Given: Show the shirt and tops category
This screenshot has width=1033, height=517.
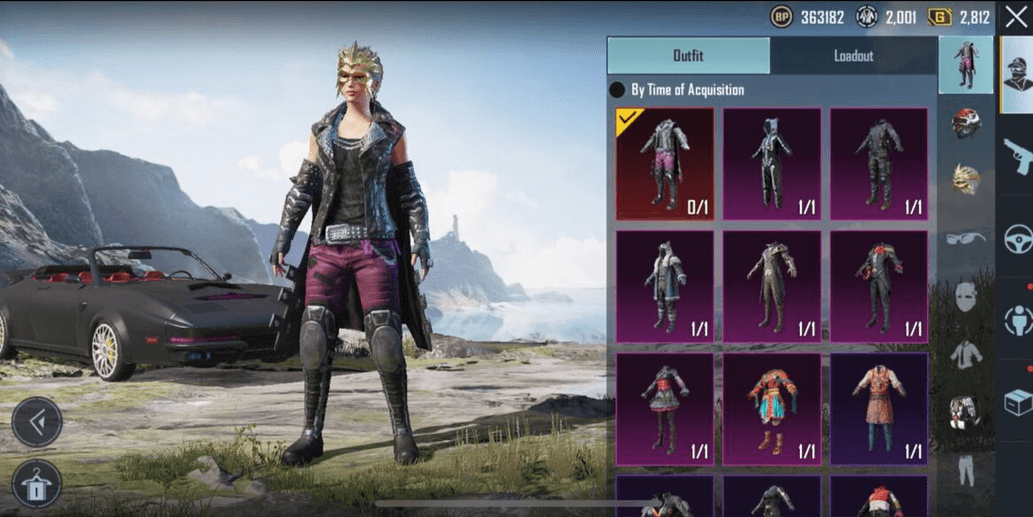Looking at the screenshot, I should coord(966,354).
